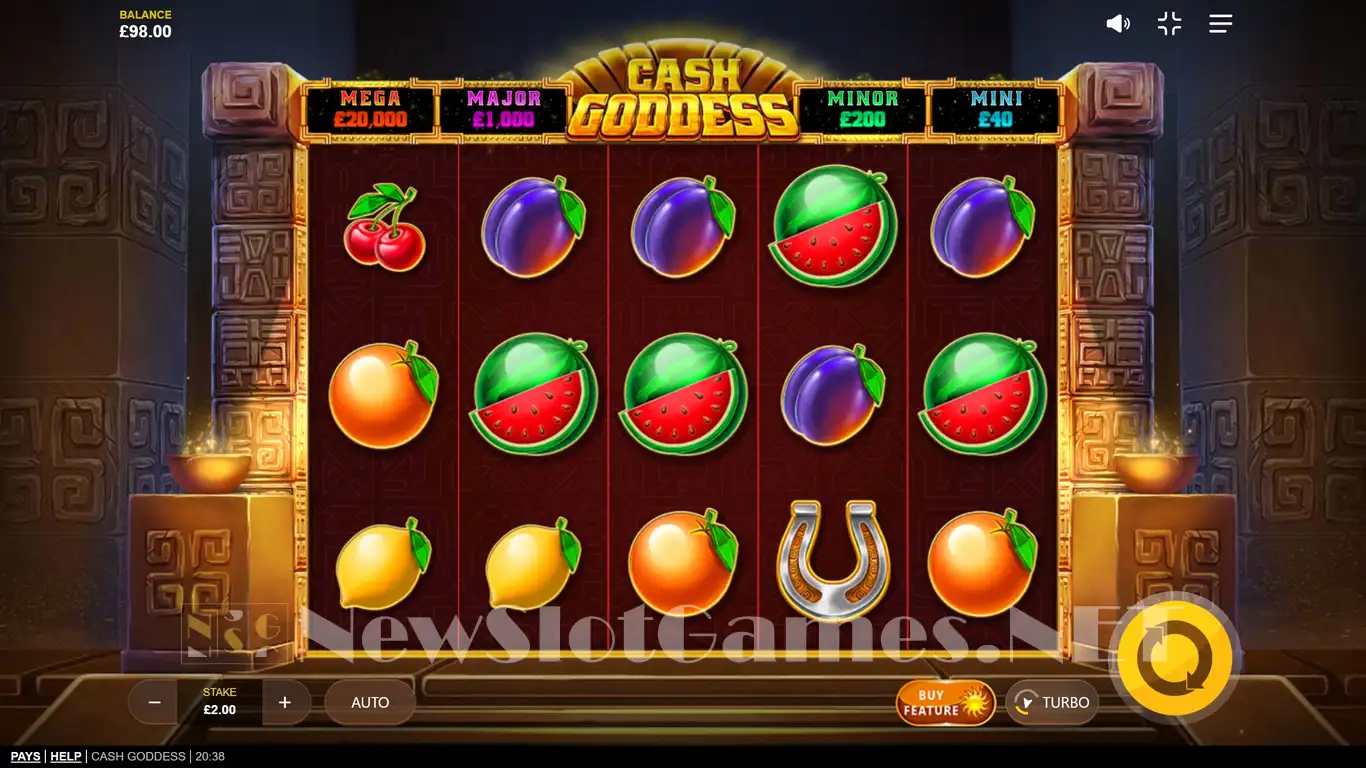Open the Help link

[66, 757]
